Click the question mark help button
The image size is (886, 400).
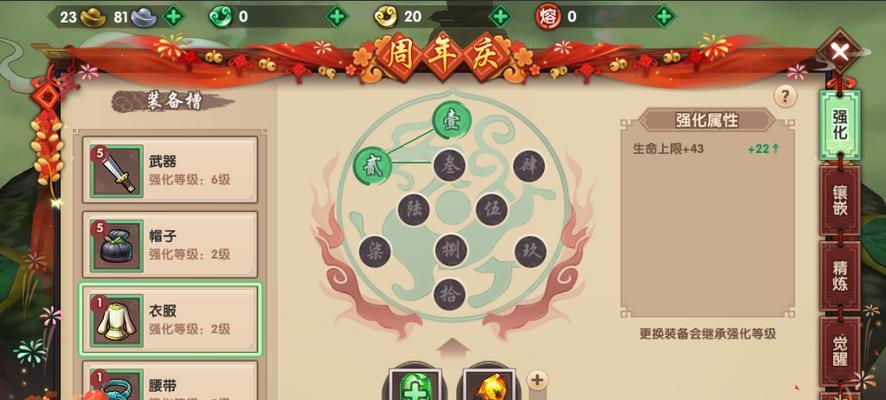coord(785,95)
